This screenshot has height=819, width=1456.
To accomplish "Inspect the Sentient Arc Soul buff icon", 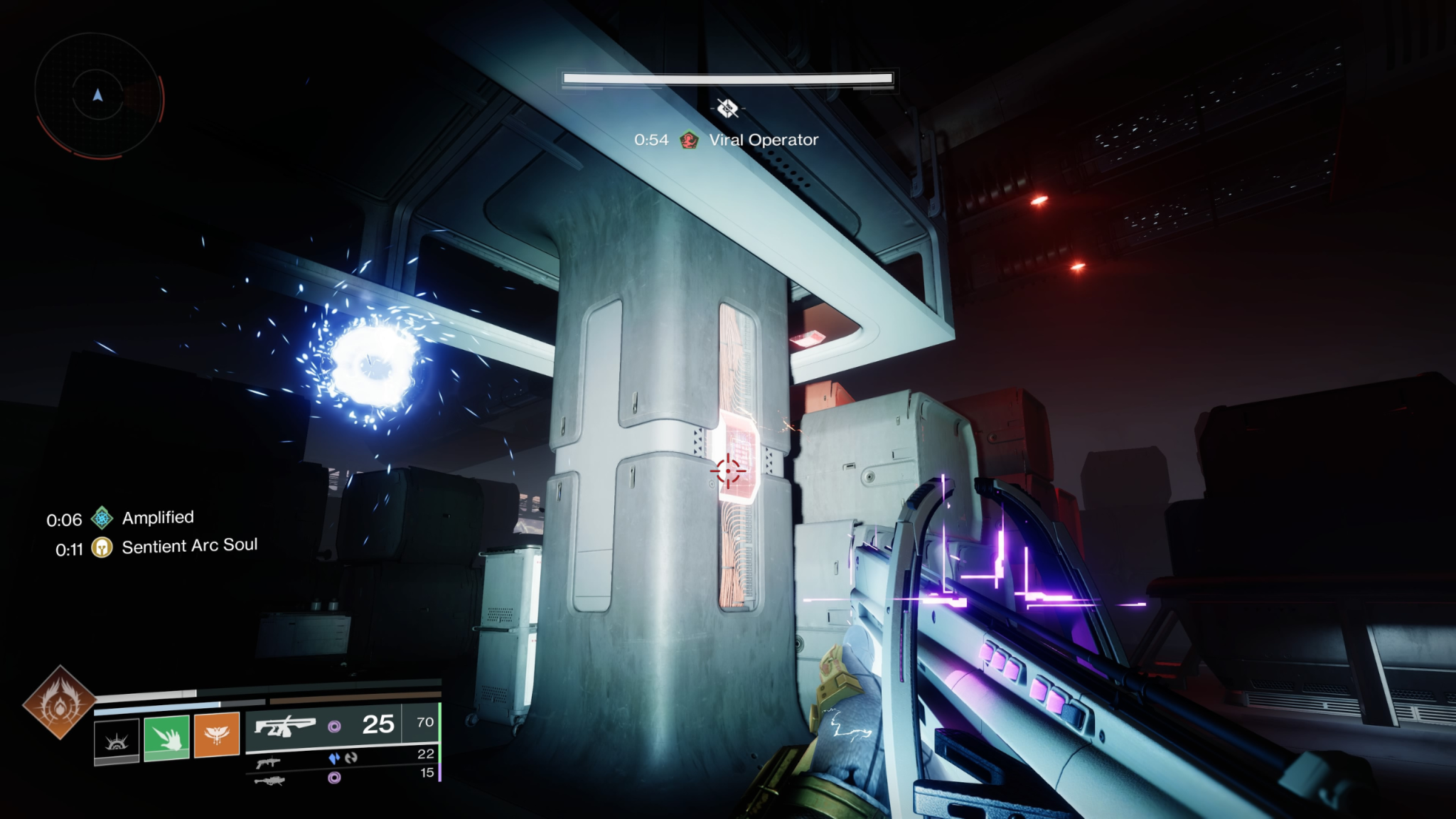I will 102,547.
